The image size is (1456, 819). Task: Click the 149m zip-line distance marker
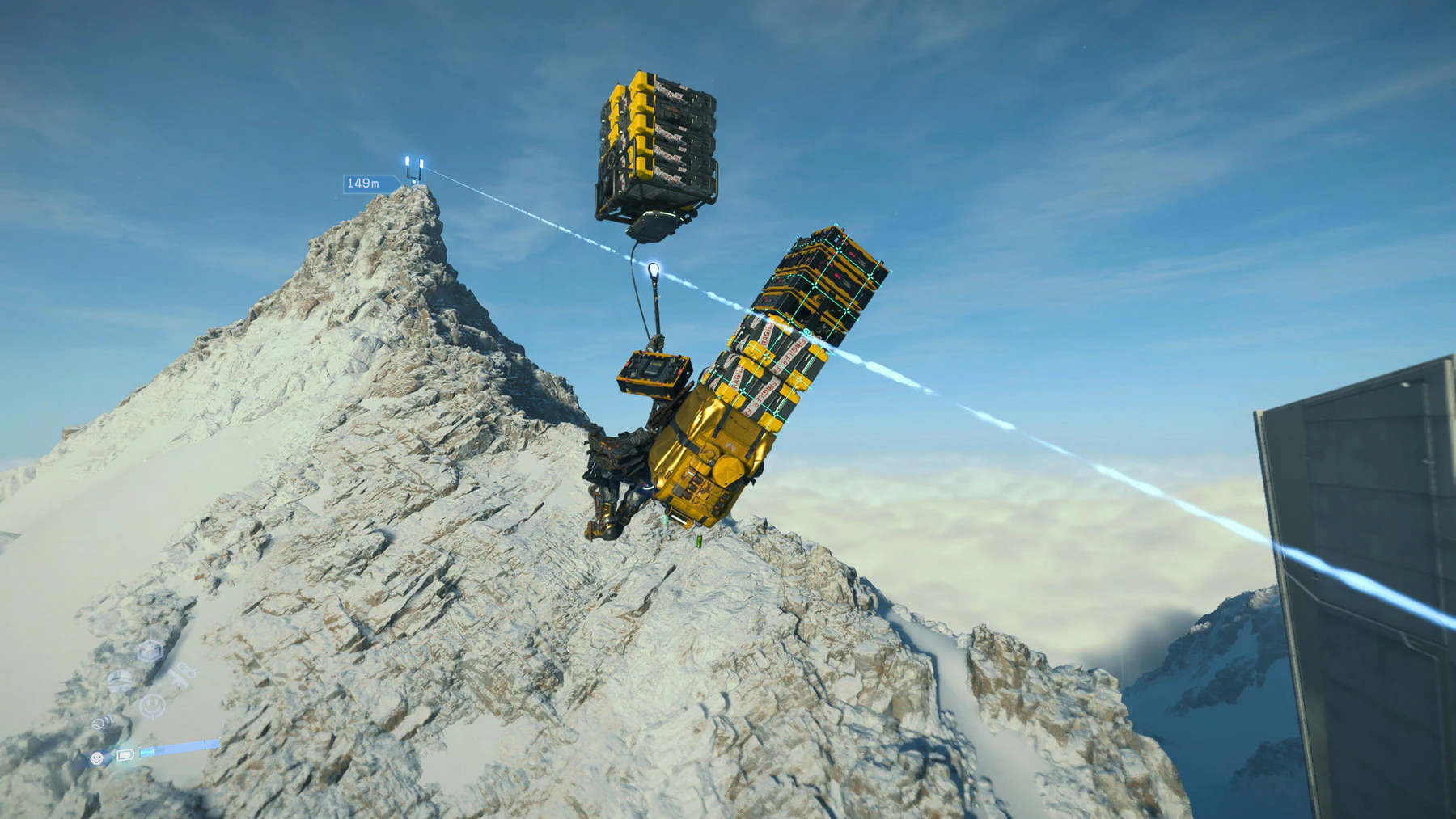(362, 184)
